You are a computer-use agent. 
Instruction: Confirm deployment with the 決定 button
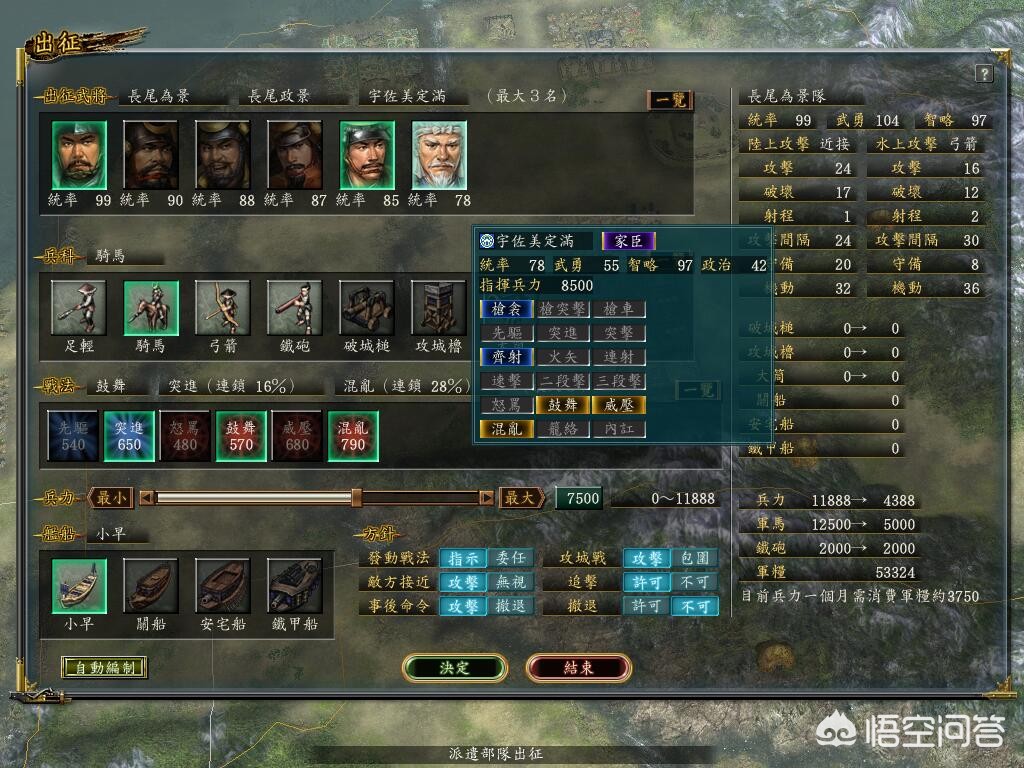click(x=452, y=668)
